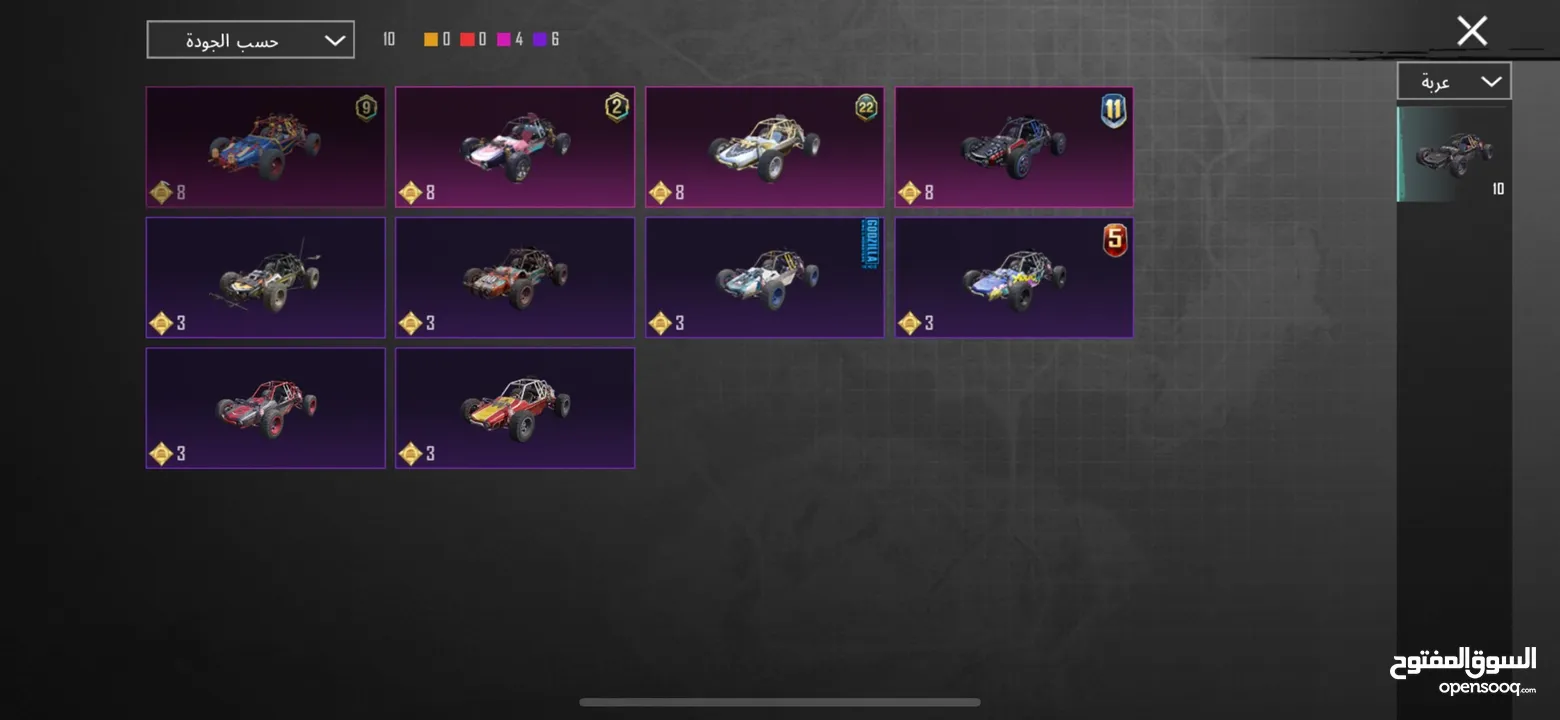Select the blue and red buggy skin with badge 9
This screenshot has width=1560, height=720.
265,147
